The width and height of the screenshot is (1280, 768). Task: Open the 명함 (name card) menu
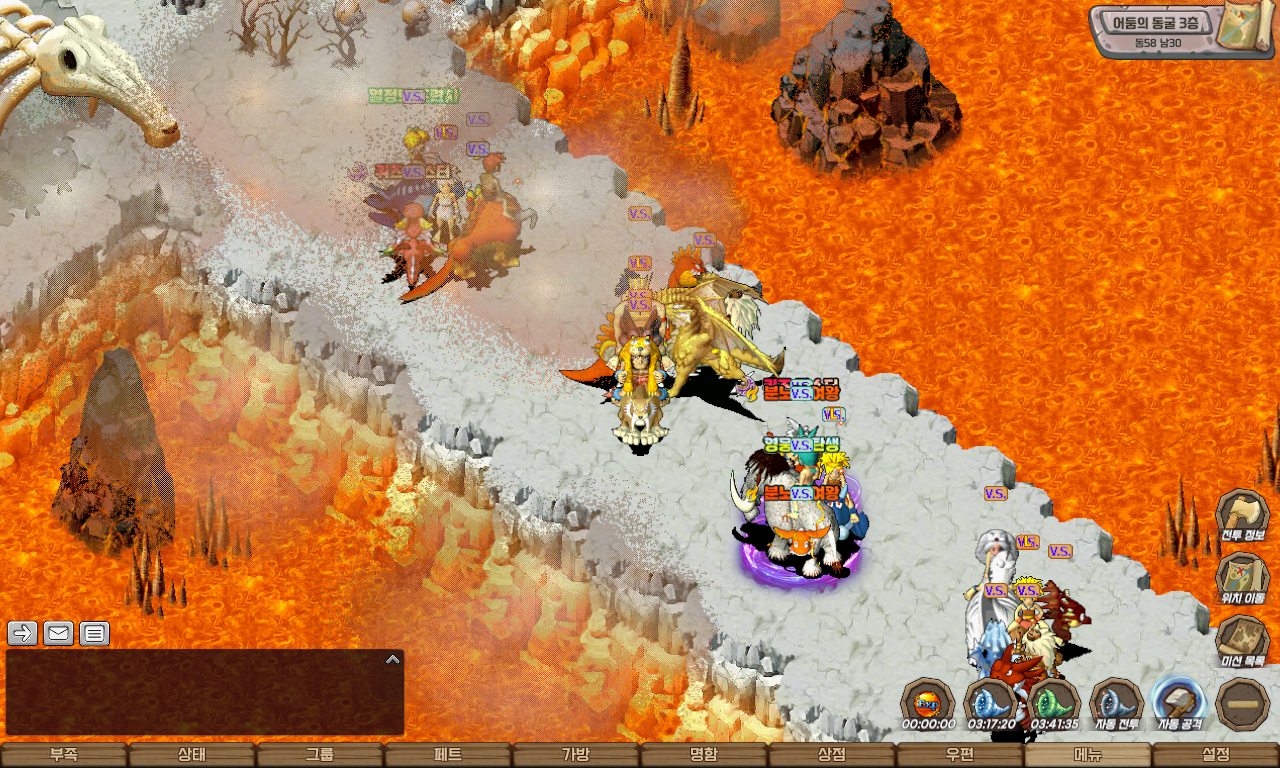(x=704, y=755)
